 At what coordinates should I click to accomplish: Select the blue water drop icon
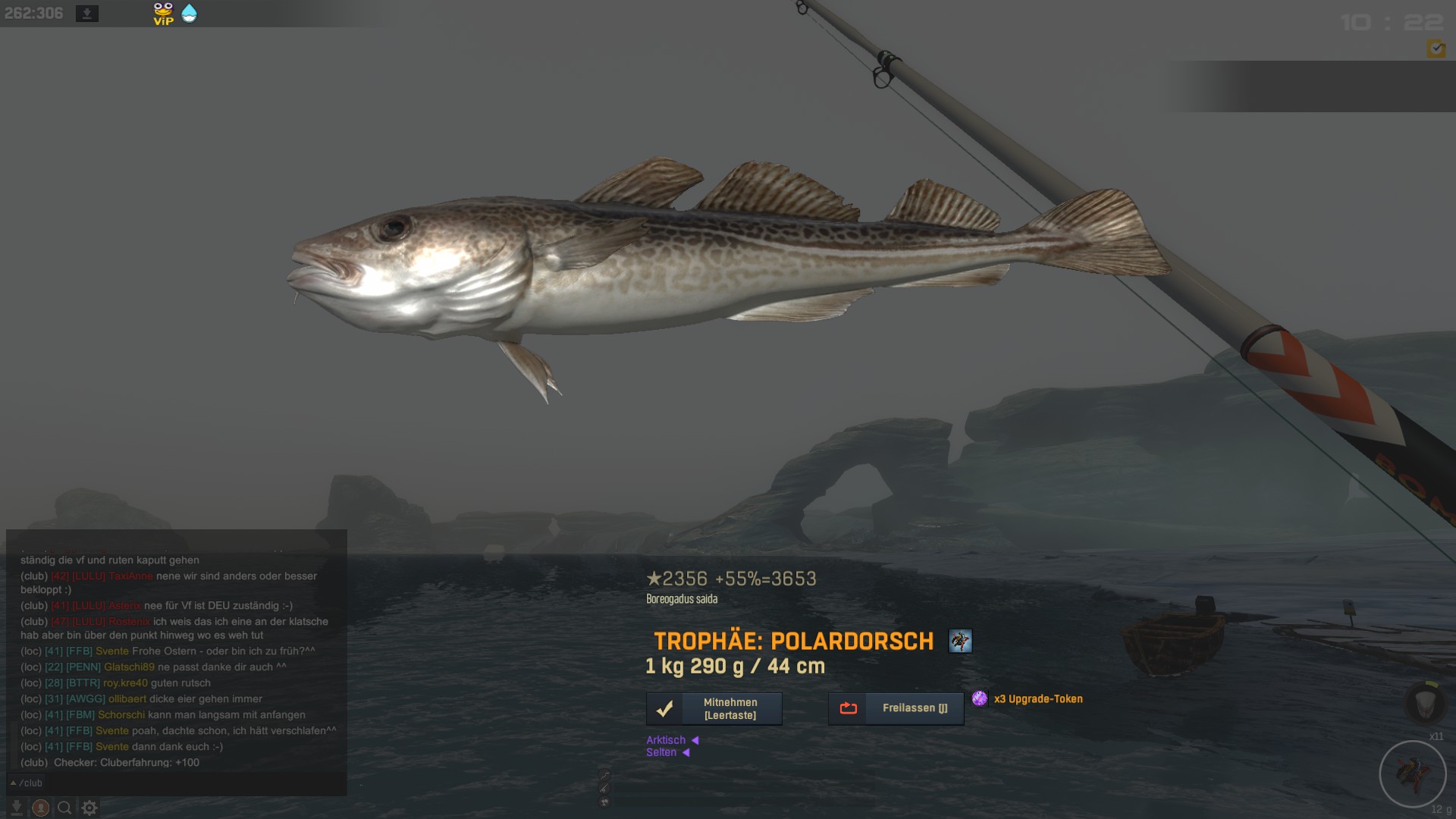pyautogui.click(x=189, y=14)
